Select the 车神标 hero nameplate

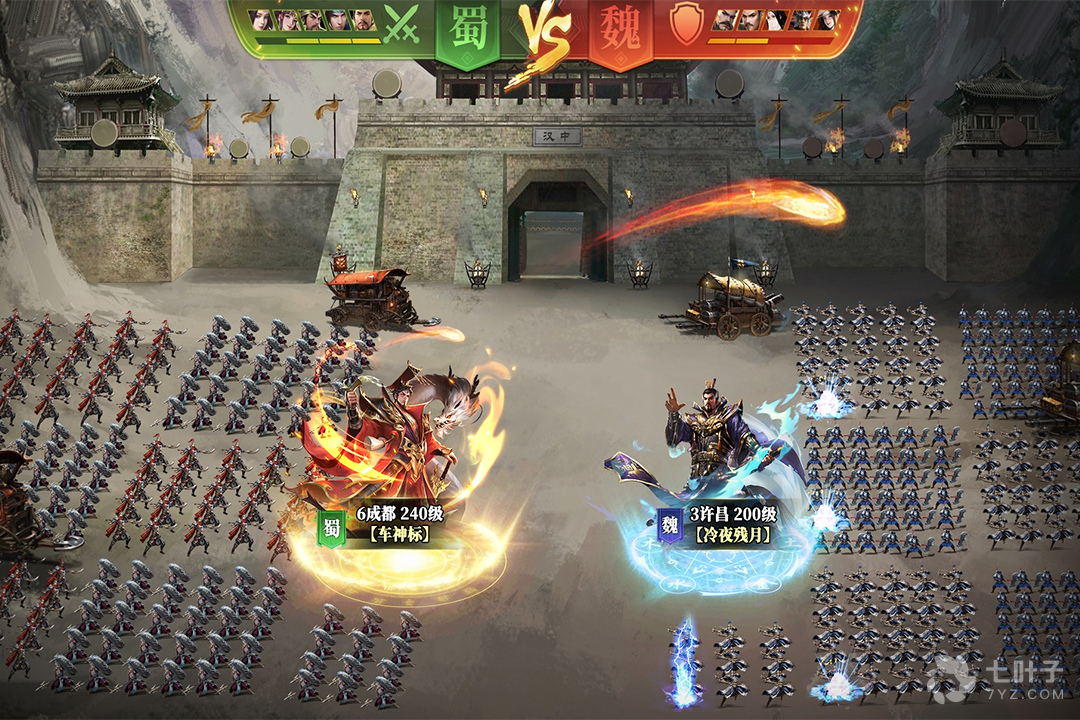pos(398,534)
